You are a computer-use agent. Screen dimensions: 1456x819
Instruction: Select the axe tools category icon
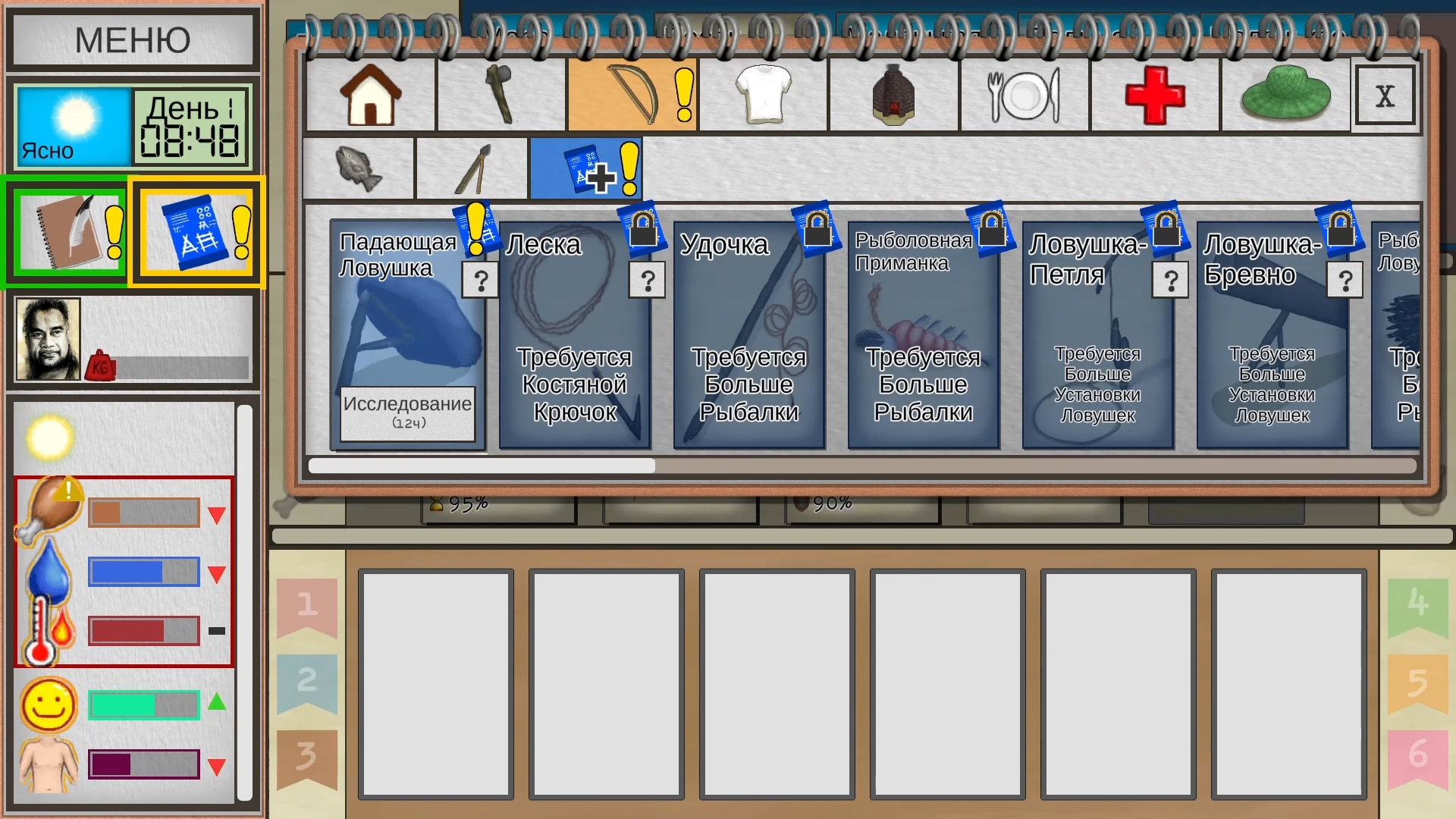[x=500, y=93]
